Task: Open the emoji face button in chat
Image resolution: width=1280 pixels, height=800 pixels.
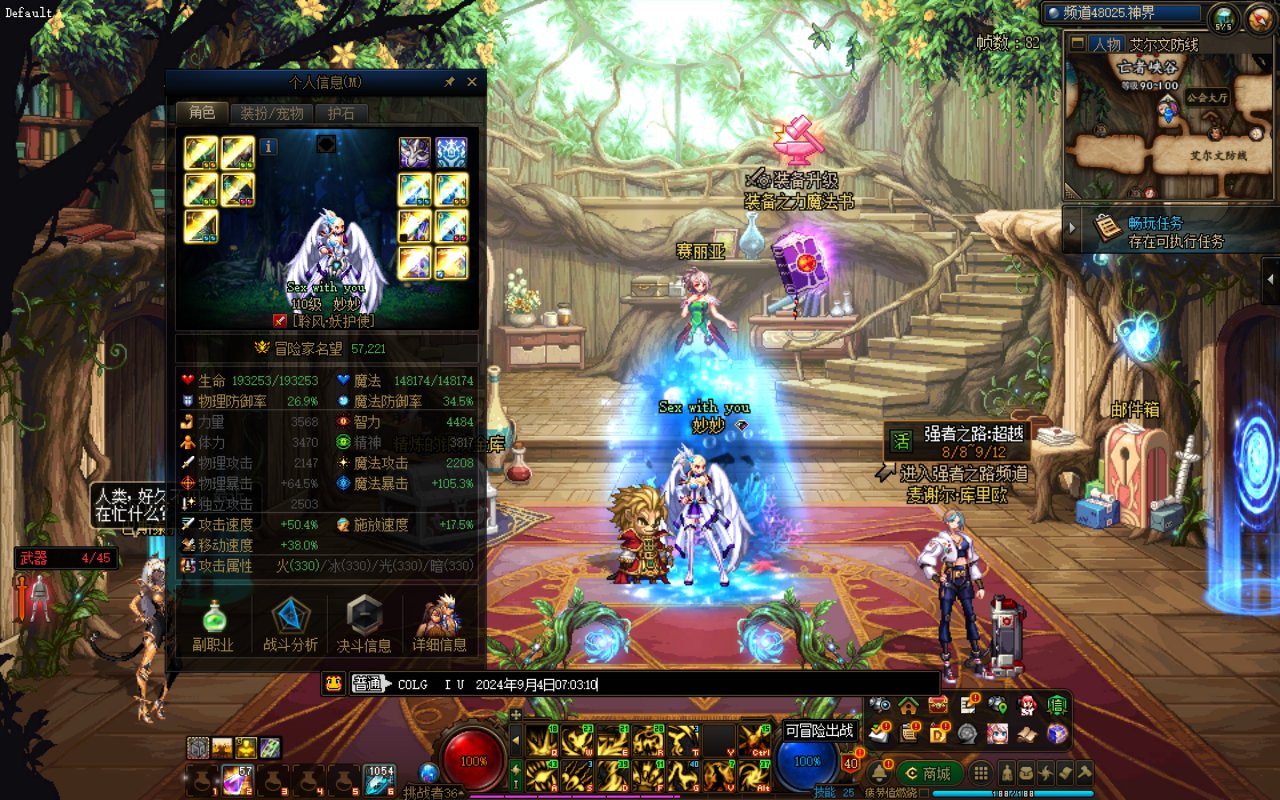Action: tap(334, 684)
